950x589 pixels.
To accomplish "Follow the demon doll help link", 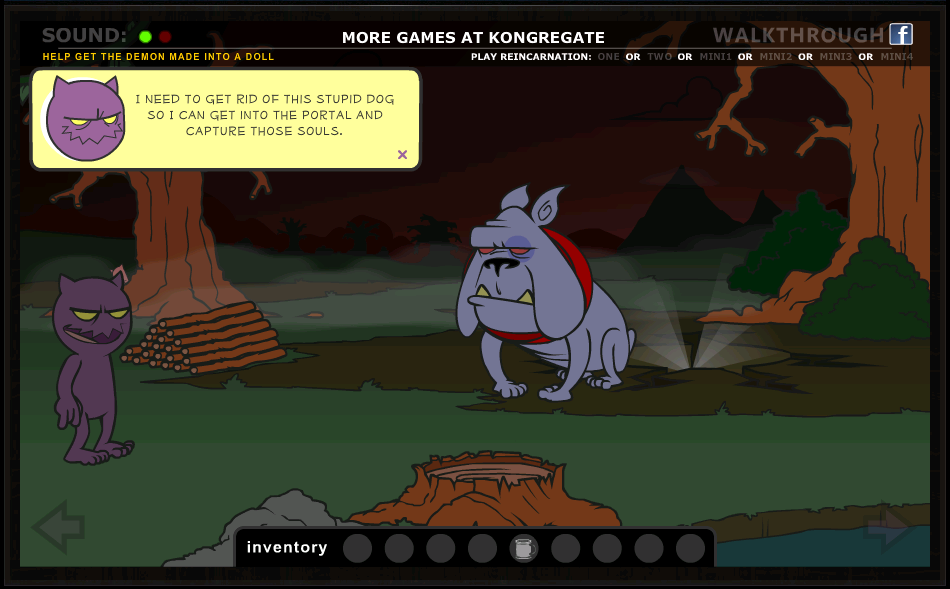I will 158,57.
